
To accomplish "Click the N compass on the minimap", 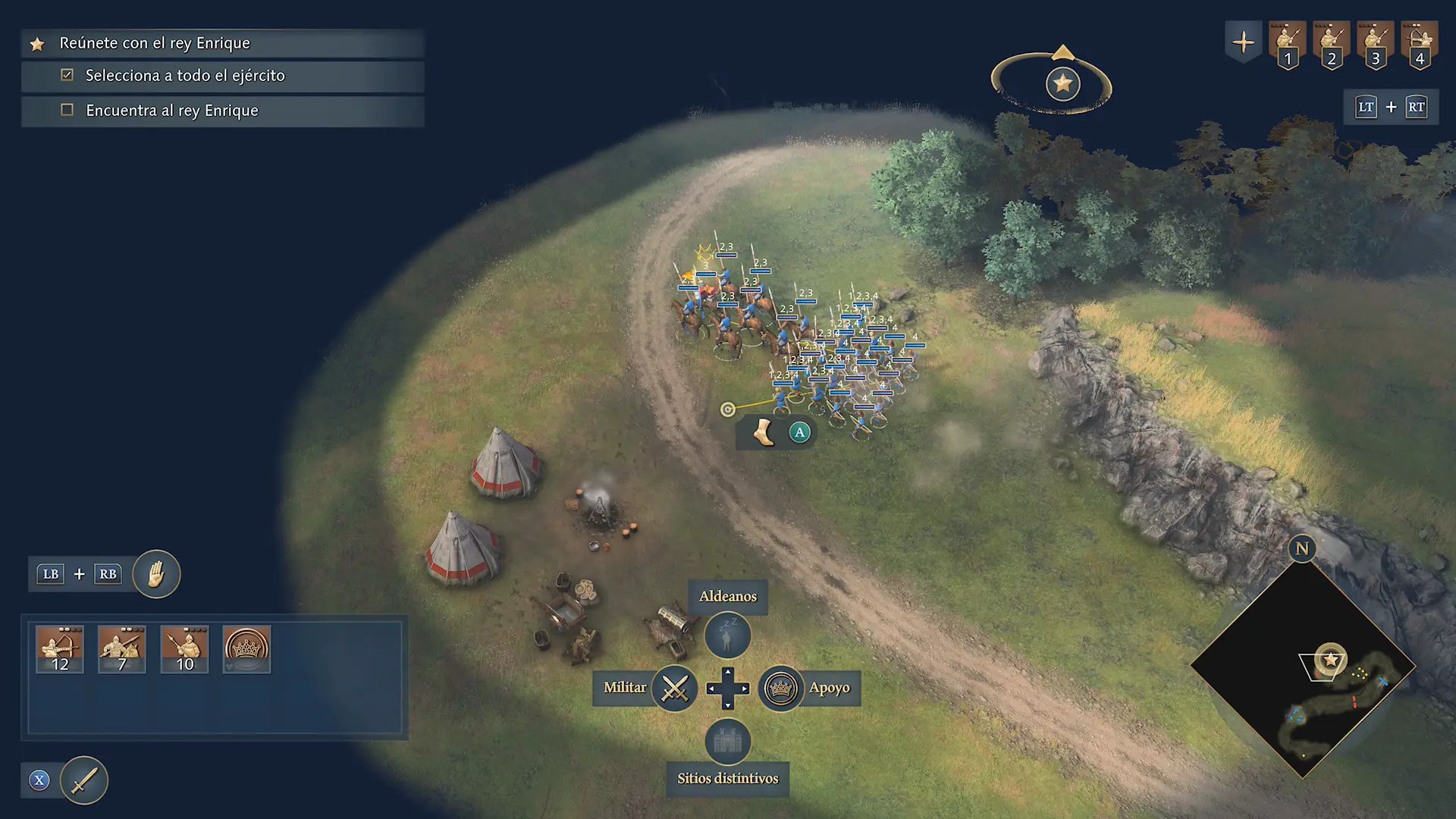I will pos(1302,548).
